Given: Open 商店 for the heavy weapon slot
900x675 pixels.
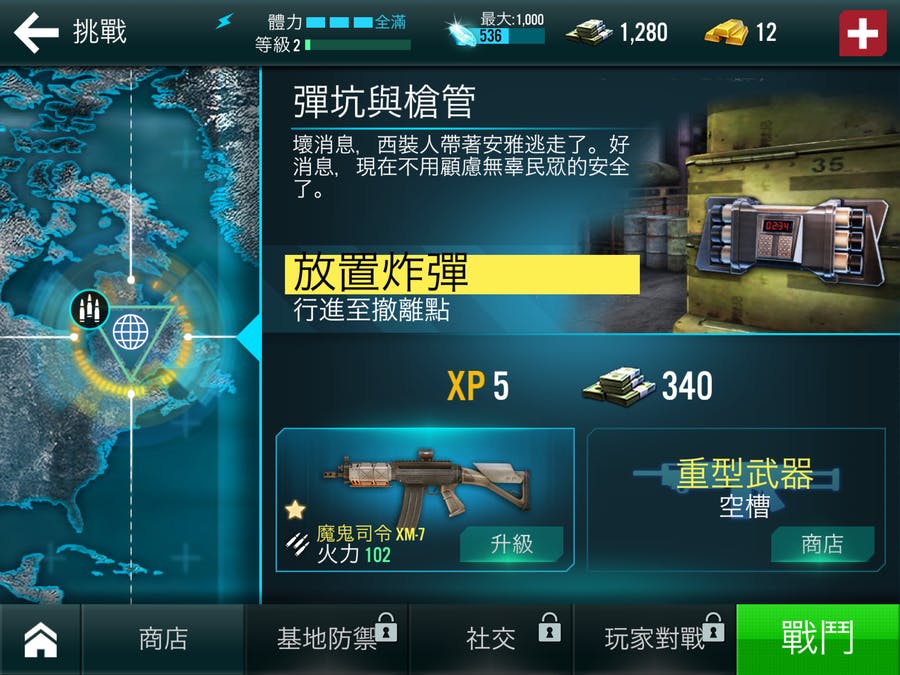Looking at the screenshot, I should point(822,544).
